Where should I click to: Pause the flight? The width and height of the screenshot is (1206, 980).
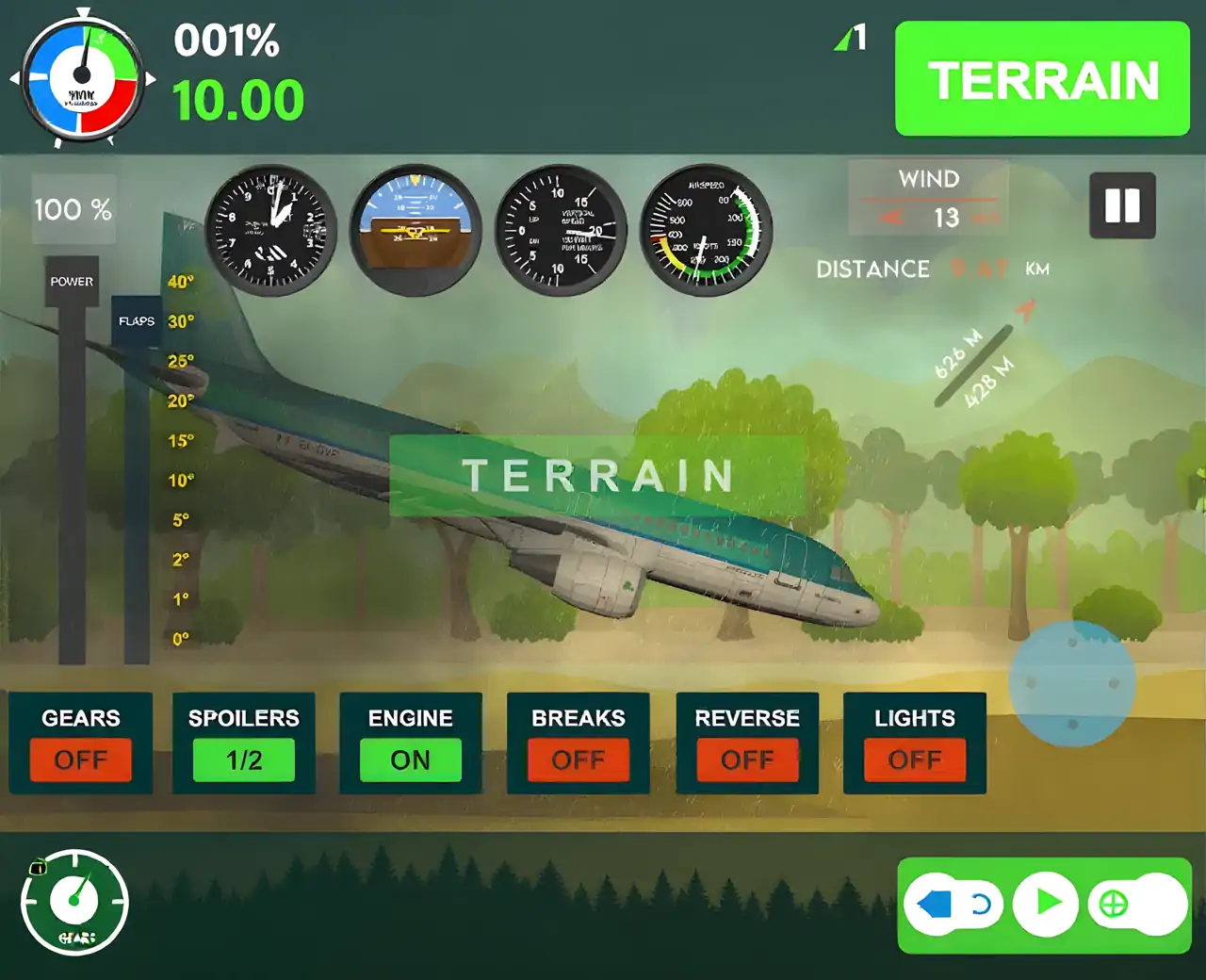[1122, 205]
